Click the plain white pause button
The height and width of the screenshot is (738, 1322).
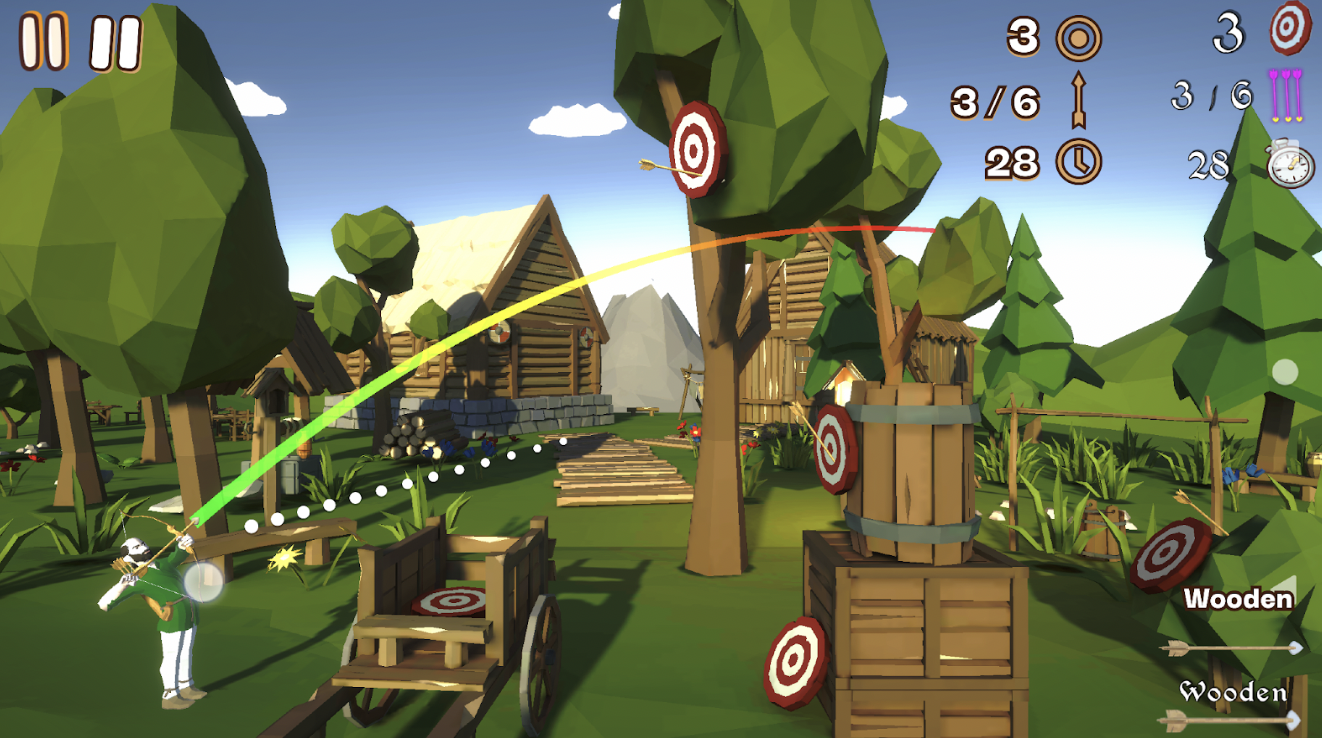[116, 43]
